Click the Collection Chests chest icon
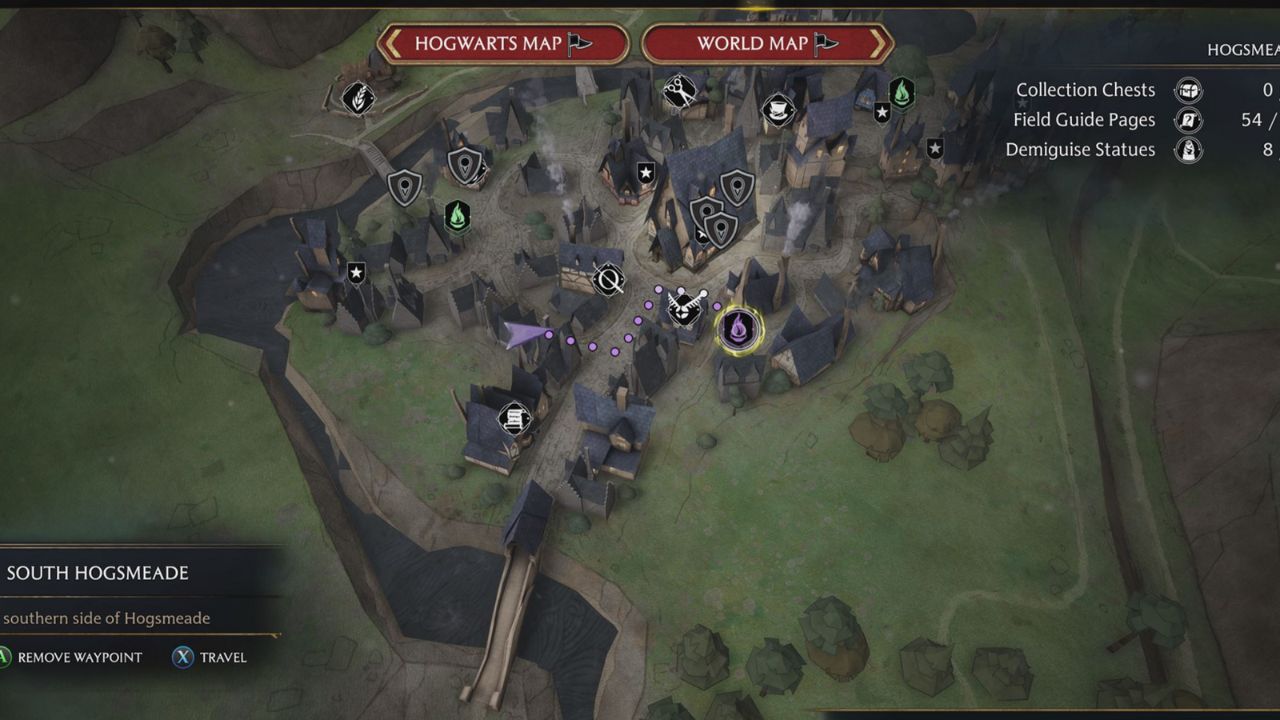 coord(1188,90)
